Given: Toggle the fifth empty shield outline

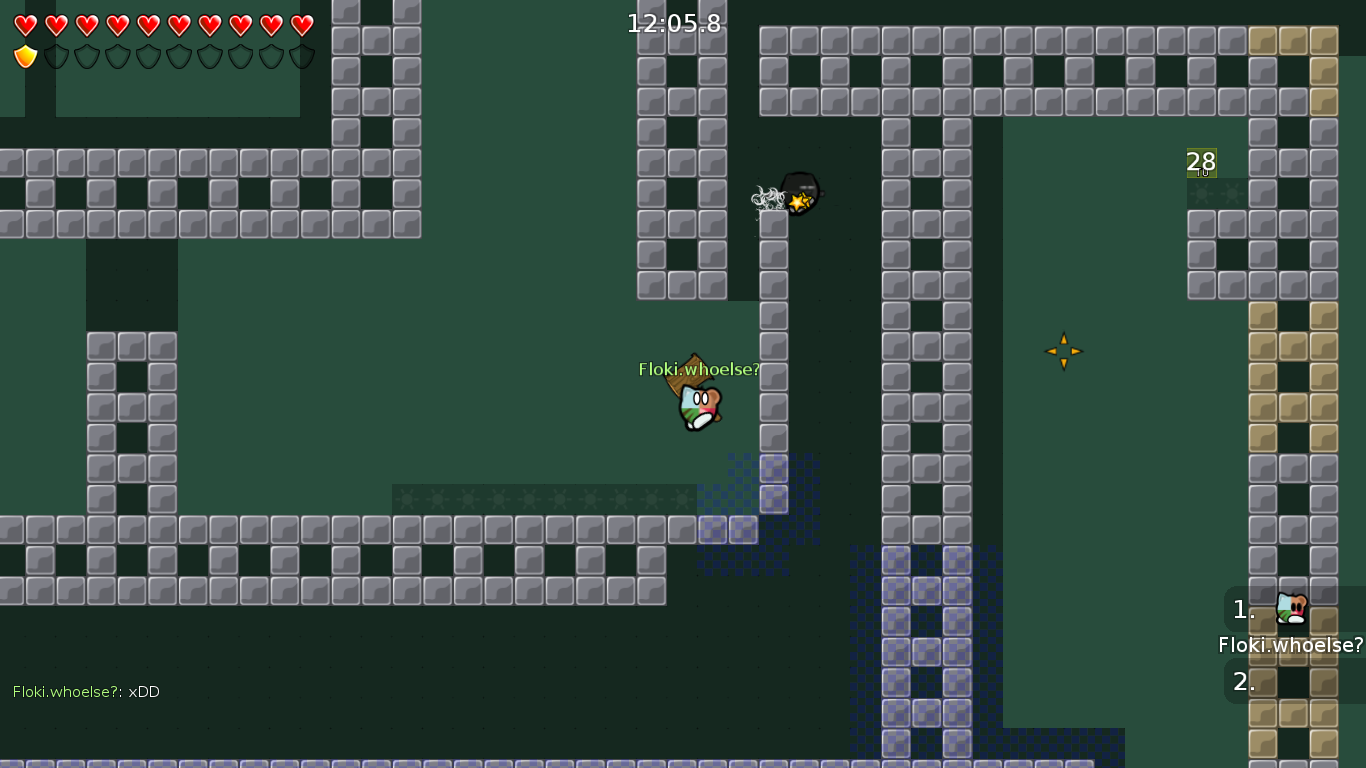Looking at the screenshot, I should pos(177,56).
